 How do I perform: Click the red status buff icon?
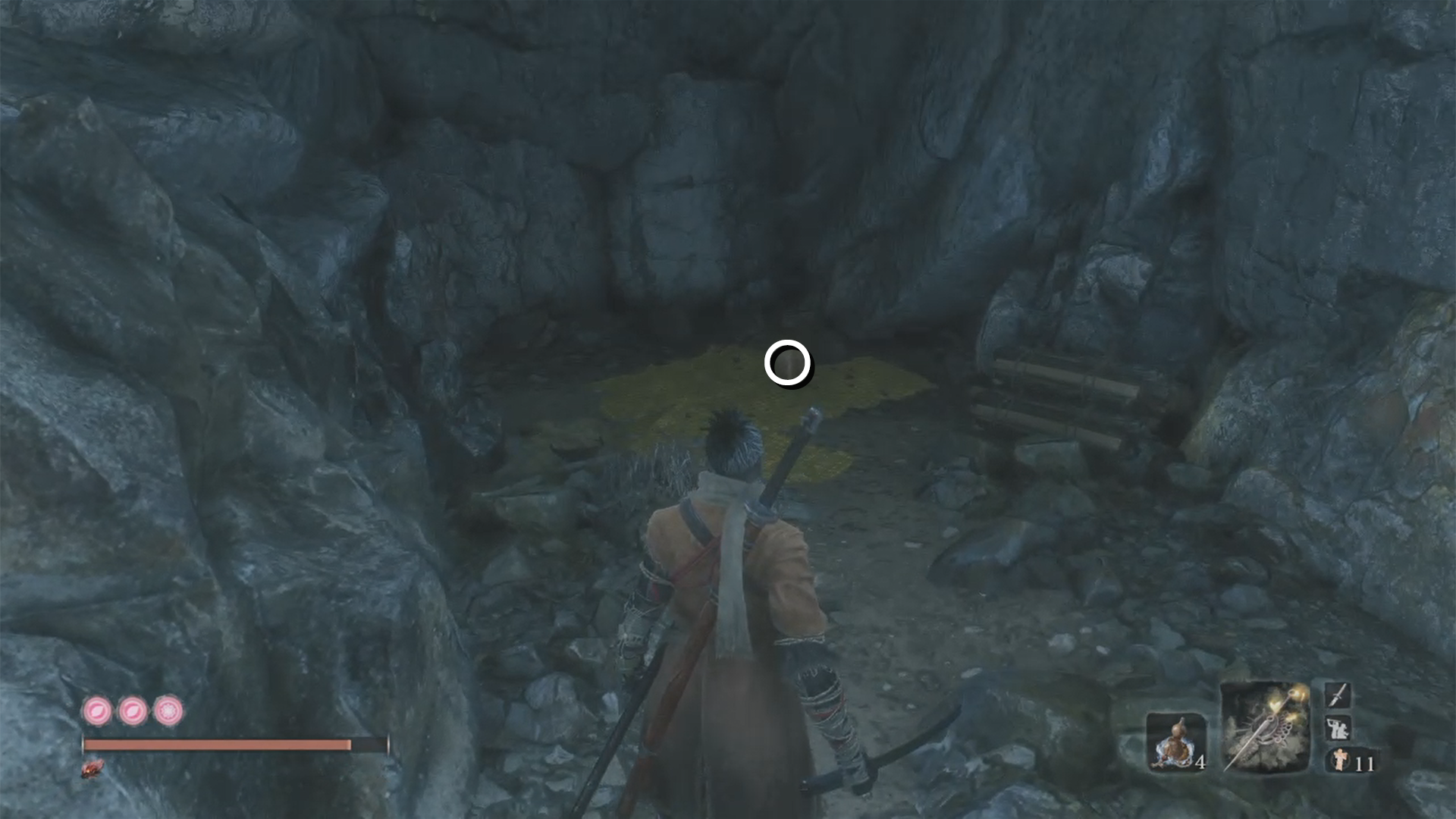coord(93,769)
